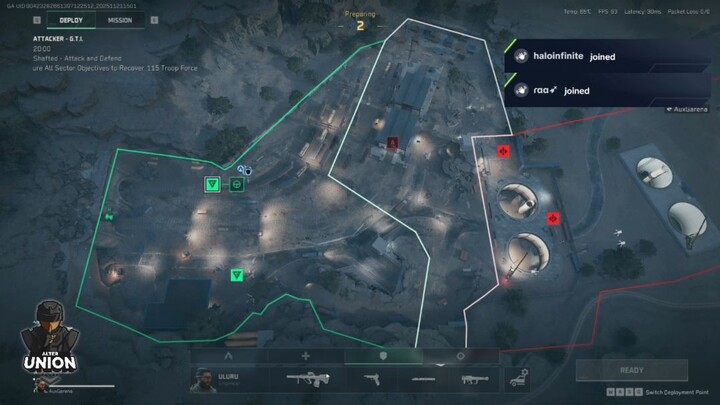Screen dimensions: 720x405
Task: Pick the green vehicle spawn marker
Action: (237, 184)
